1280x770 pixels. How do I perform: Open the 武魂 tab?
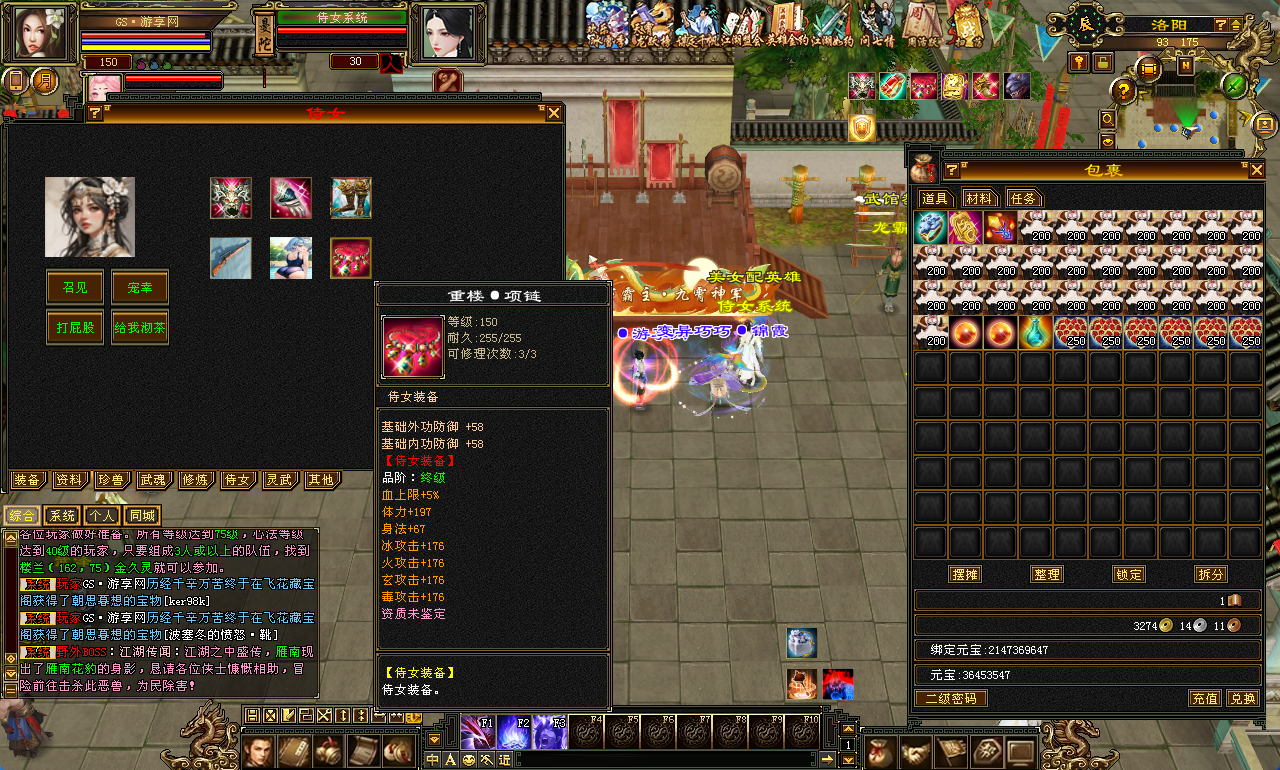coord(152,480)
